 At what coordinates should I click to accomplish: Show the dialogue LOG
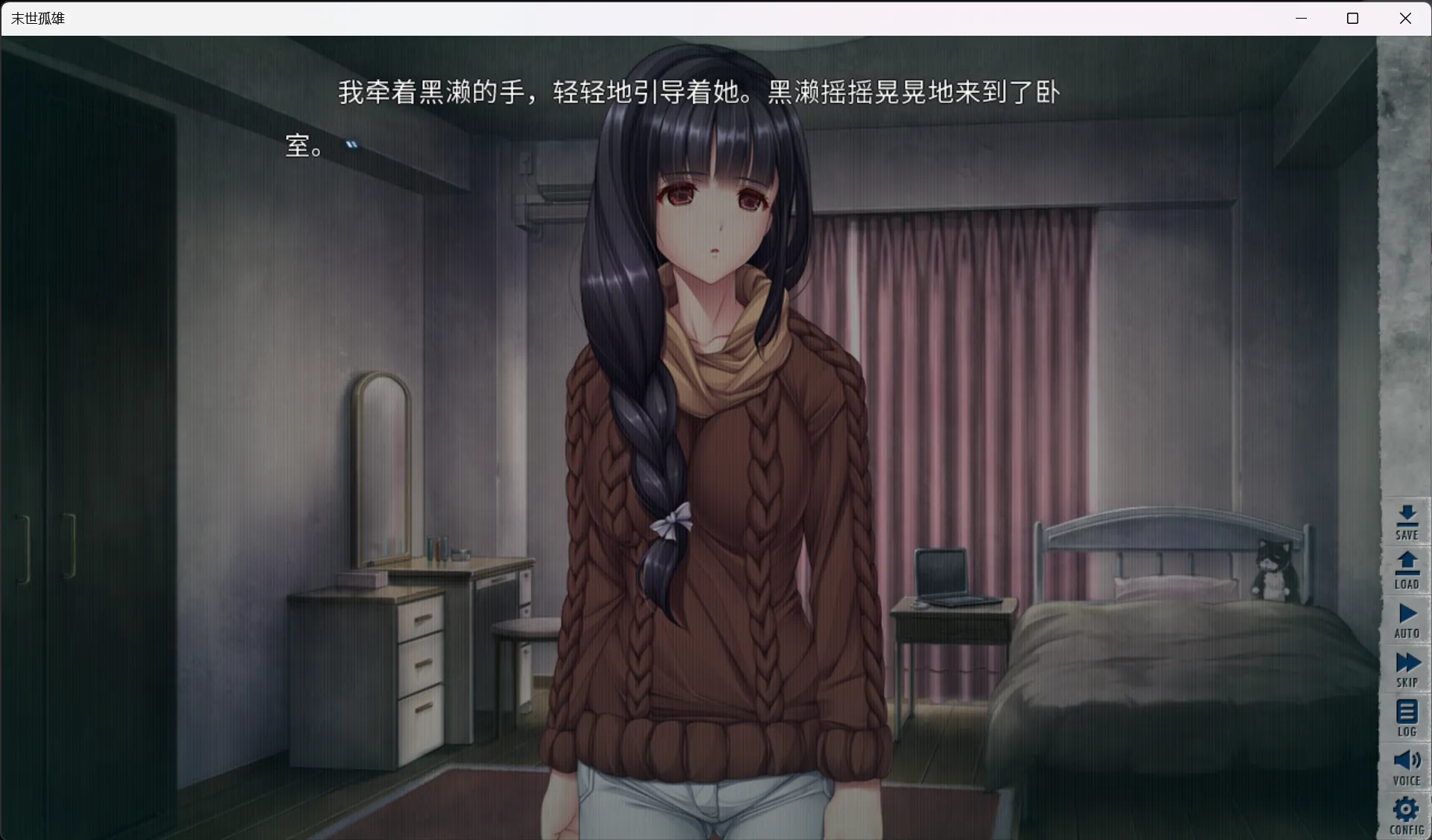pos(1406,719)
